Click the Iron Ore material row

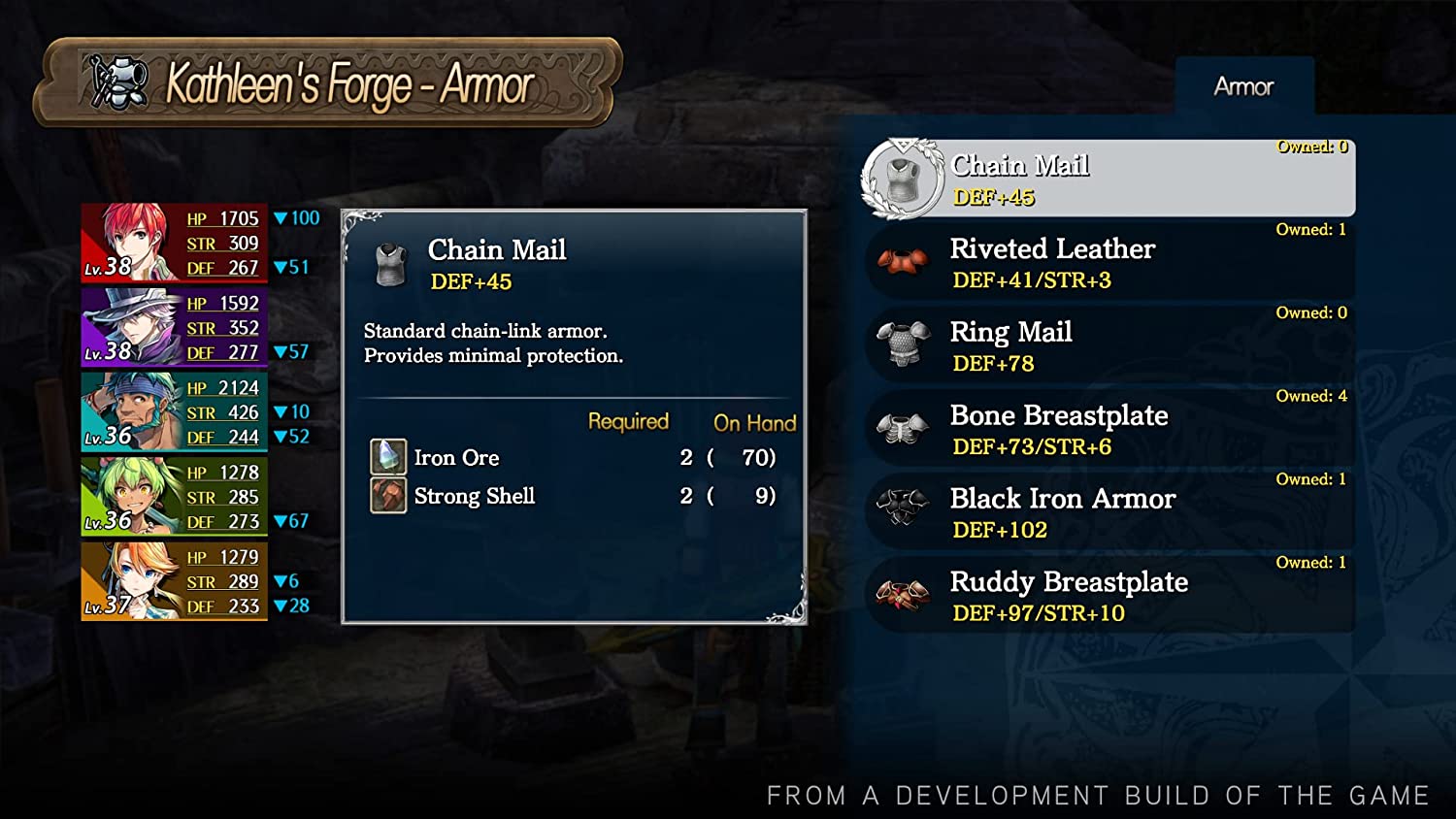(x=573, y=457)
